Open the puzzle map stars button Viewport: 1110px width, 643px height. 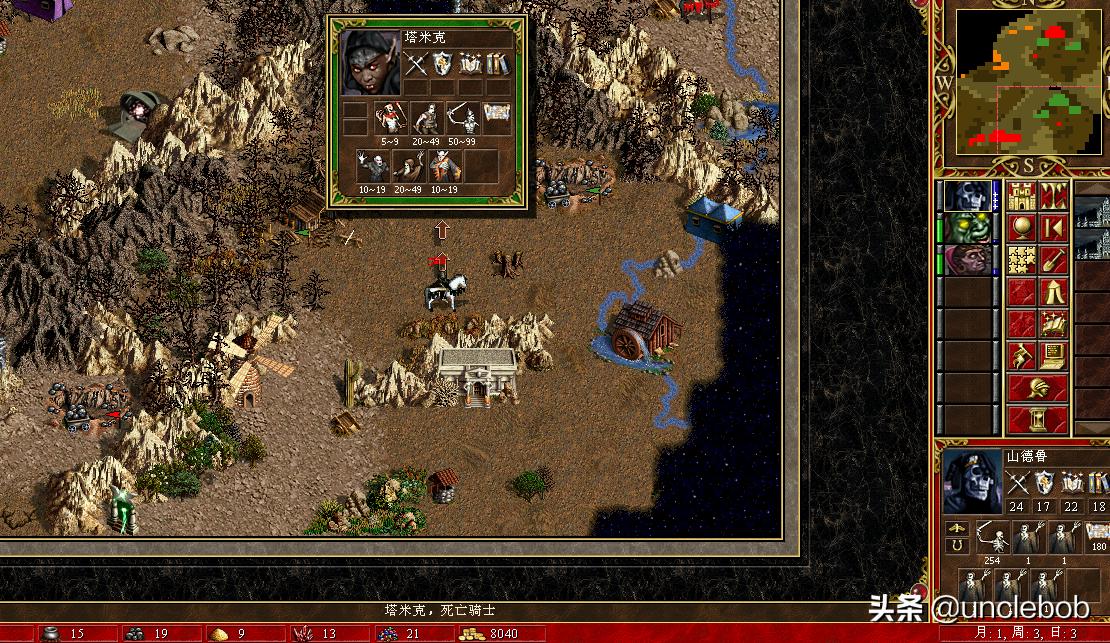coord(1022,260)
